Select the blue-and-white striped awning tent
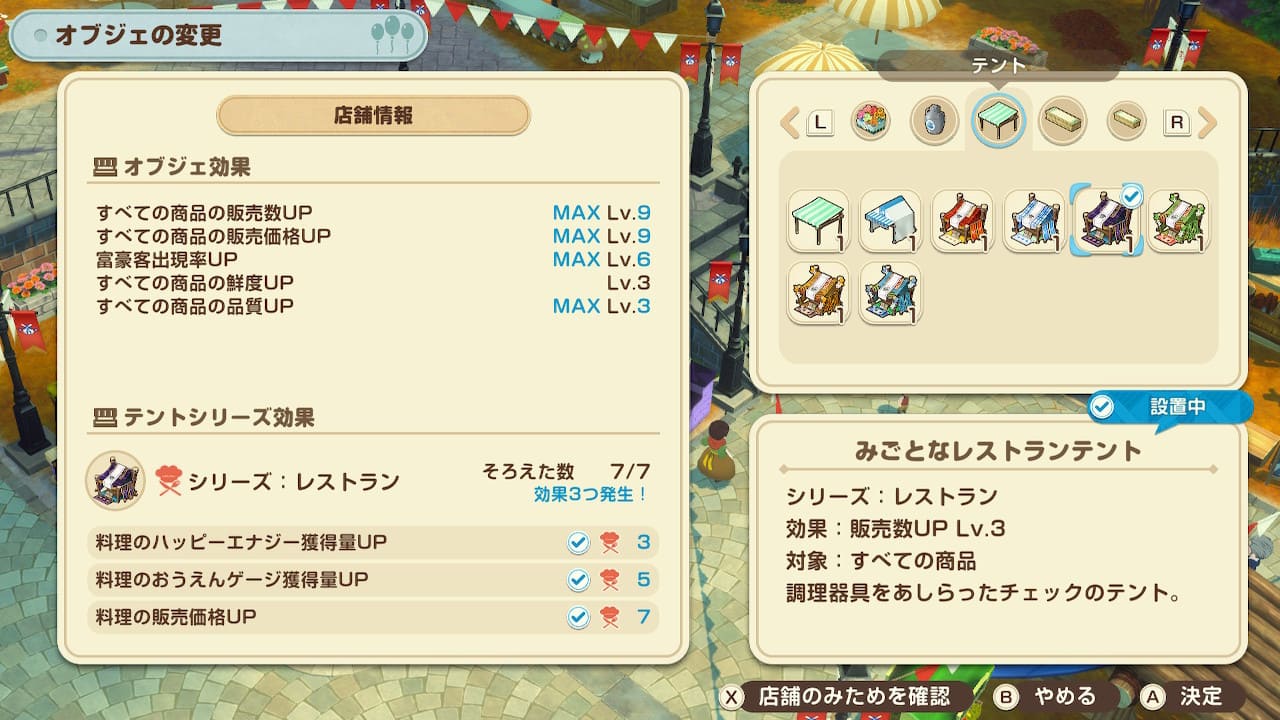Image resolution: width=1280 pixels, height=720 pixels. pos(889,220)
